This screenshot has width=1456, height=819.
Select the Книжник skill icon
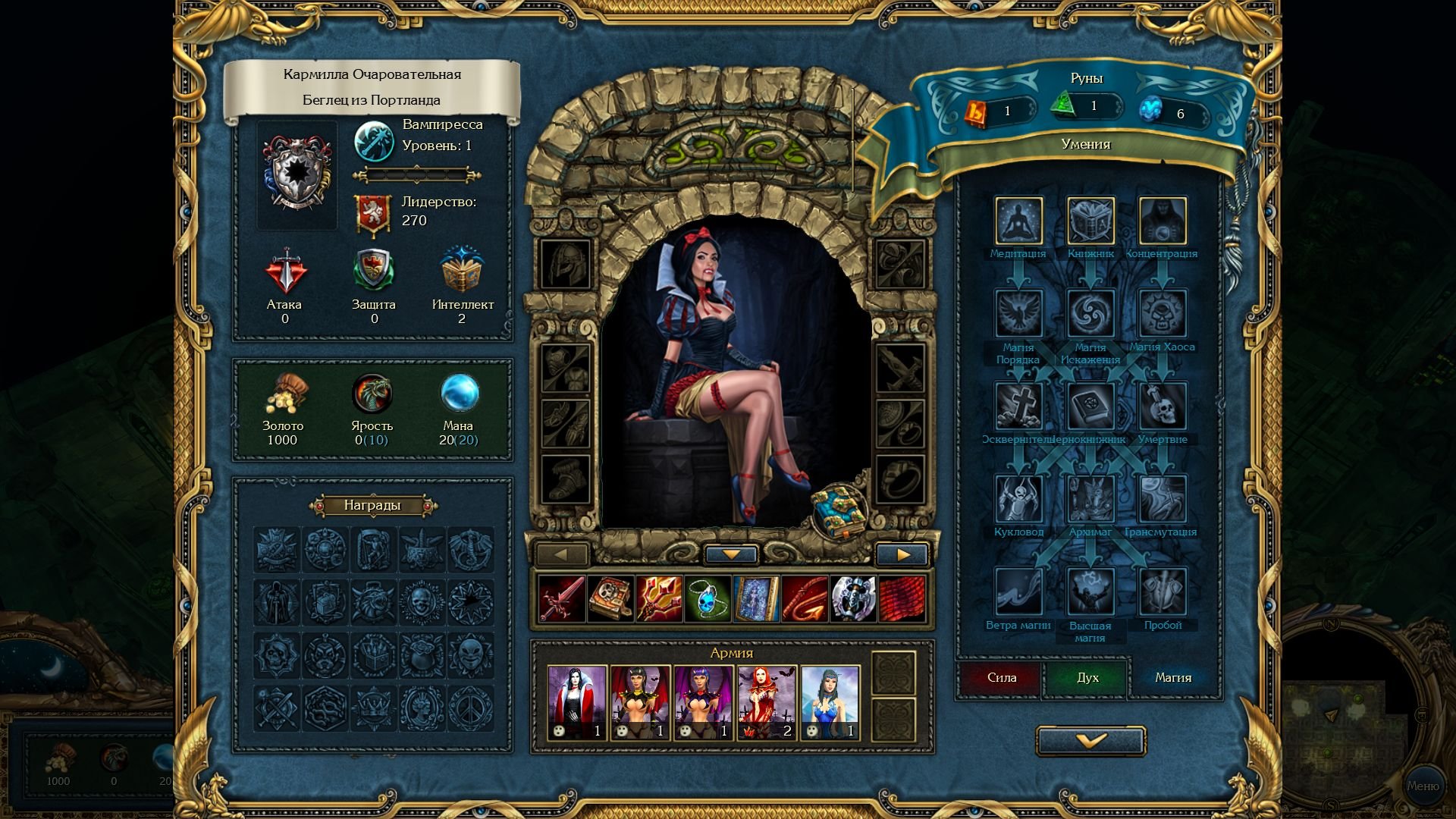click(1090, 221)
